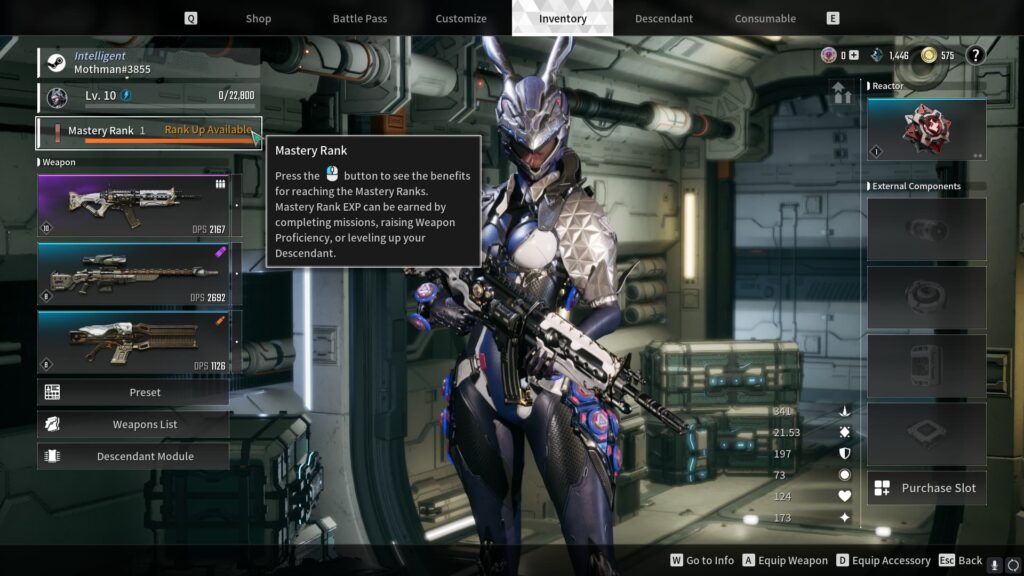Click the Purchase Slot button
The width and height of the screenshot is (1024, 576).
click(x=926, y=488)
